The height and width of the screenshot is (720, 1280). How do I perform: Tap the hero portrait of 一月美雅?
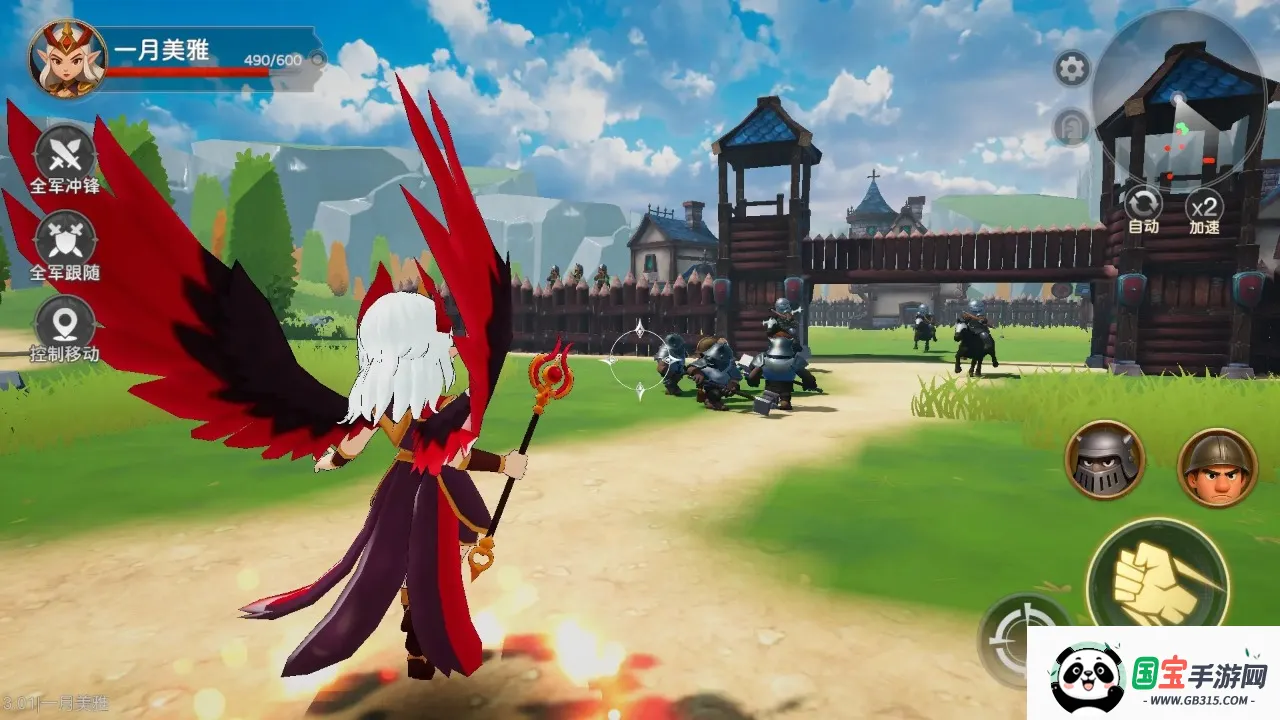click(x=67, y=58)
